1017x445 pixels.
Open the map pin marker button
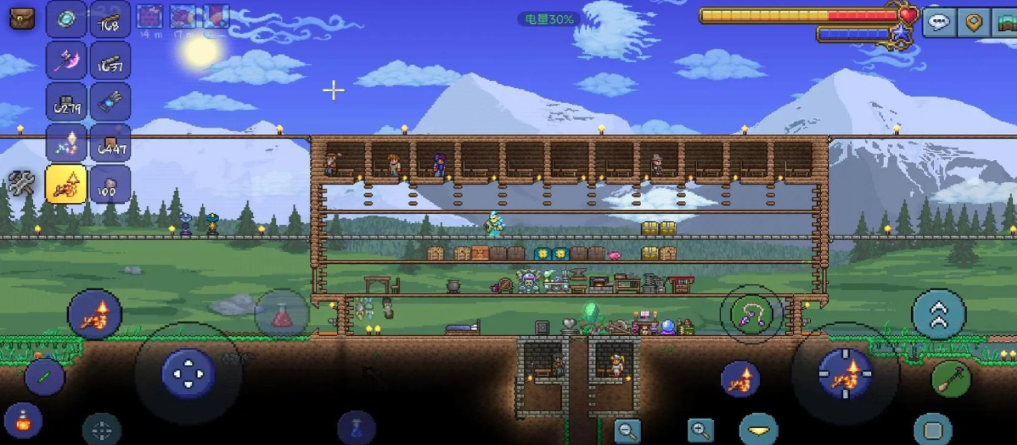pyautogui.click(x=973, y=22)
